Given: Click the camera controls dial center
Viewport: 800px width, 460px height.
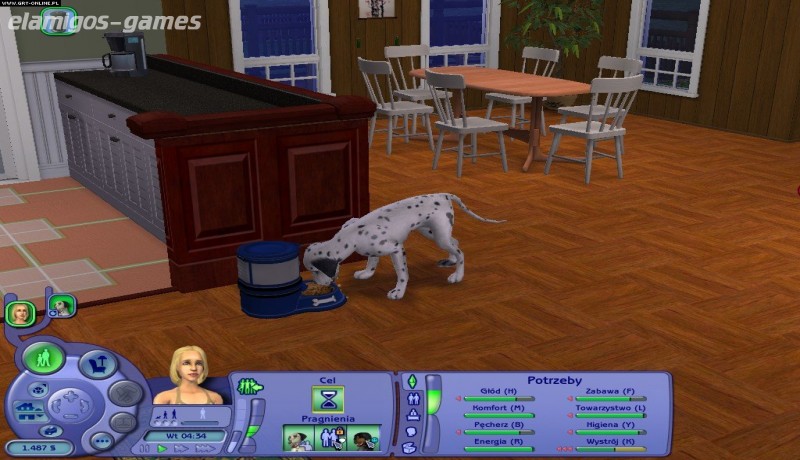Looking at the screenshot, I should [70, 405].
